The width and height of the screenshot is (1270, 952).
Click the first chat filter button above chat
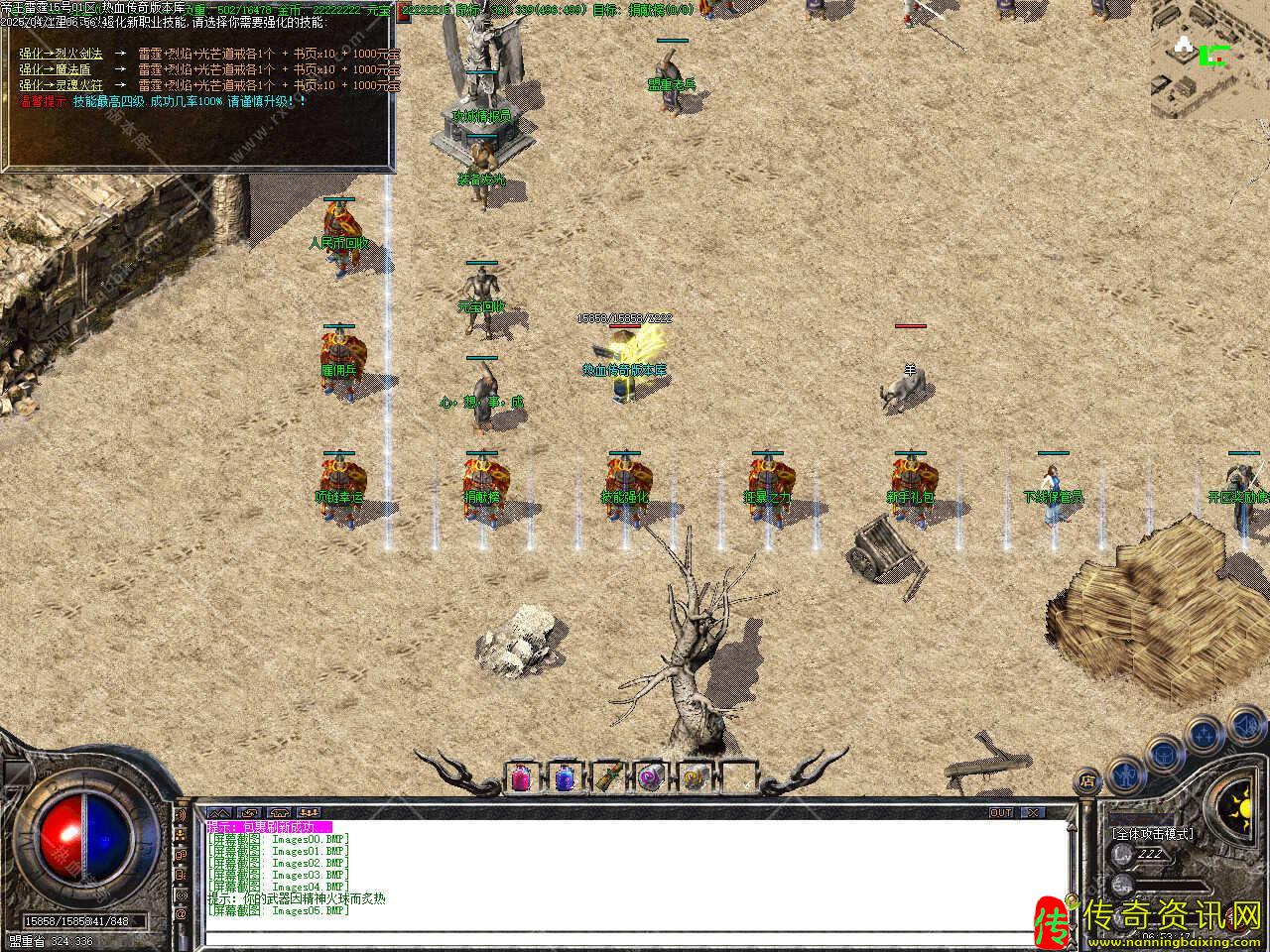click(218, 813)
